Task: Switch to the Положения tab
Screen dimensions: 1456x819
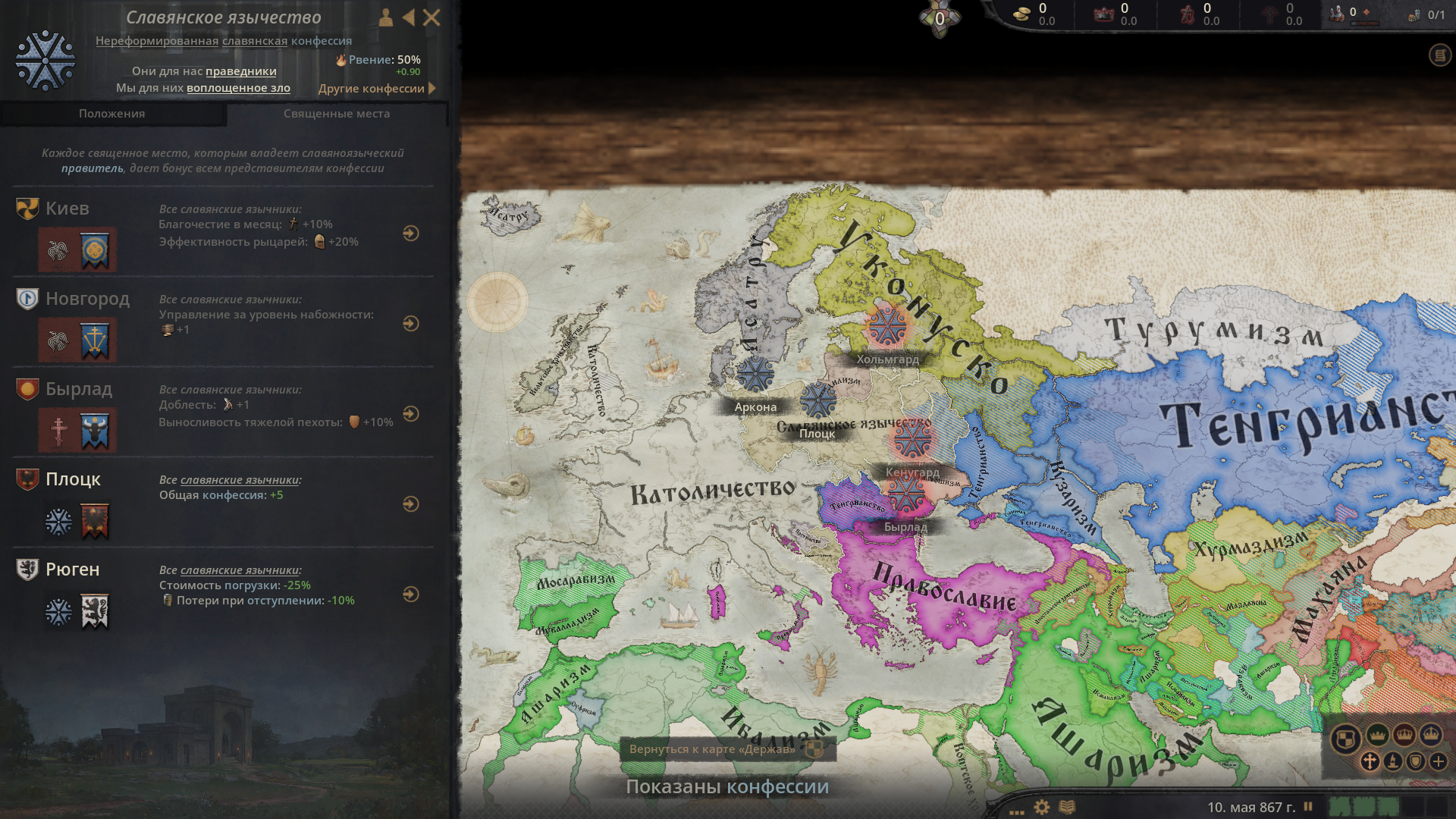Action: click(x=112, y=114)
